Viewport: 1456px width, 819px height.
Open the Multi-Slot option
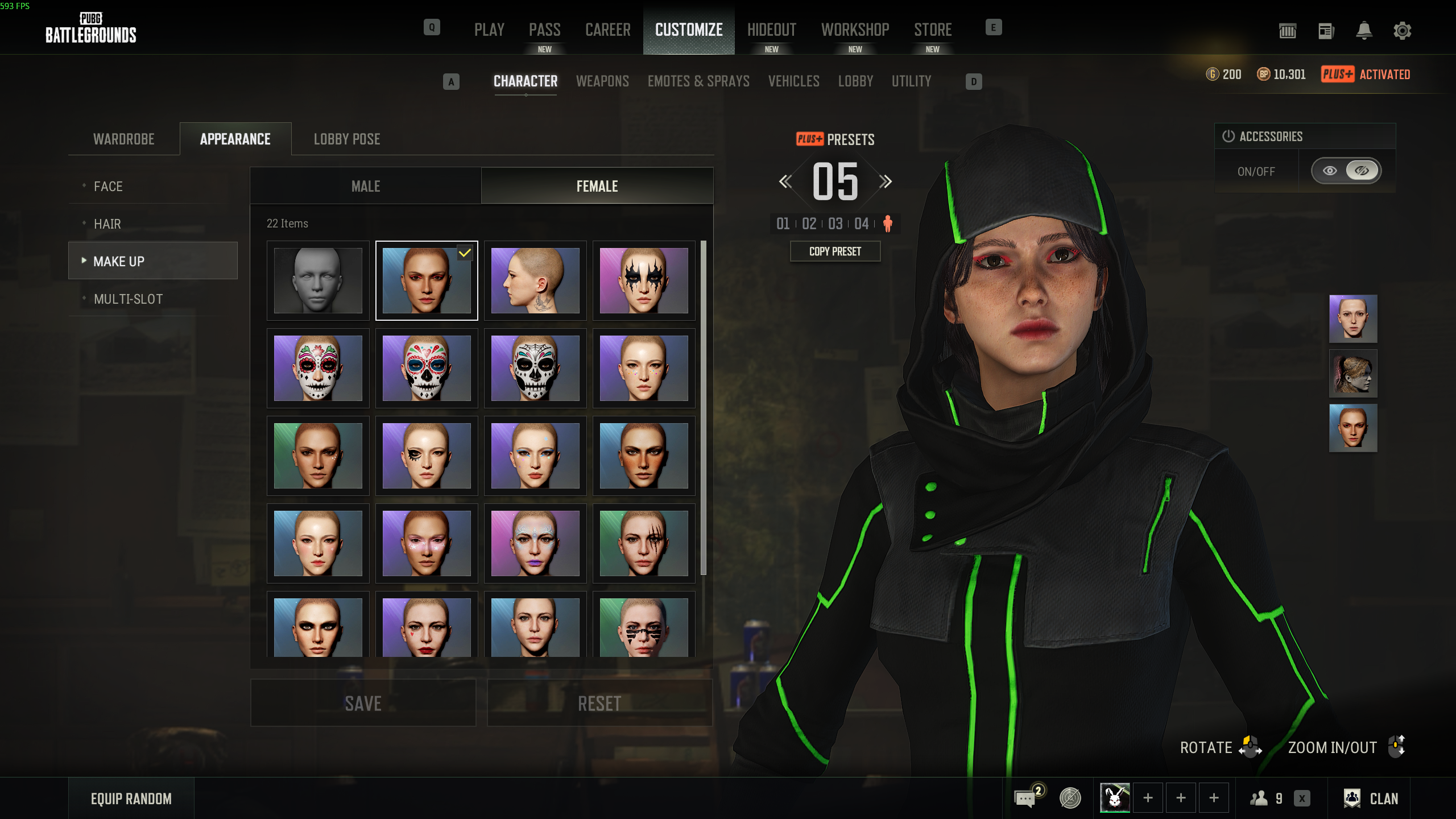tap(128, 299)
